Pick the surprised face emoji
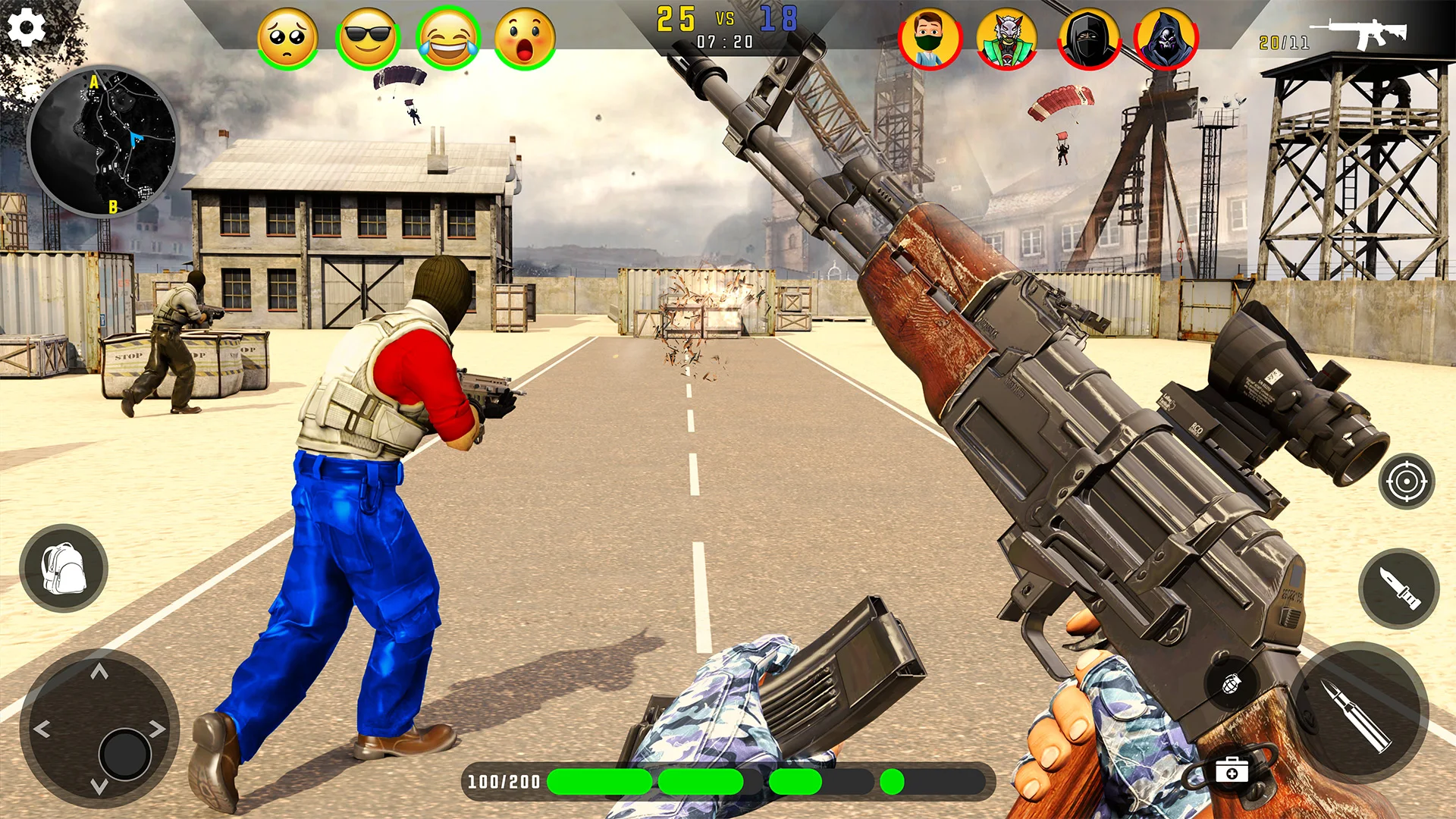The width and height of the screenshot is (1456, 819). 525,39
